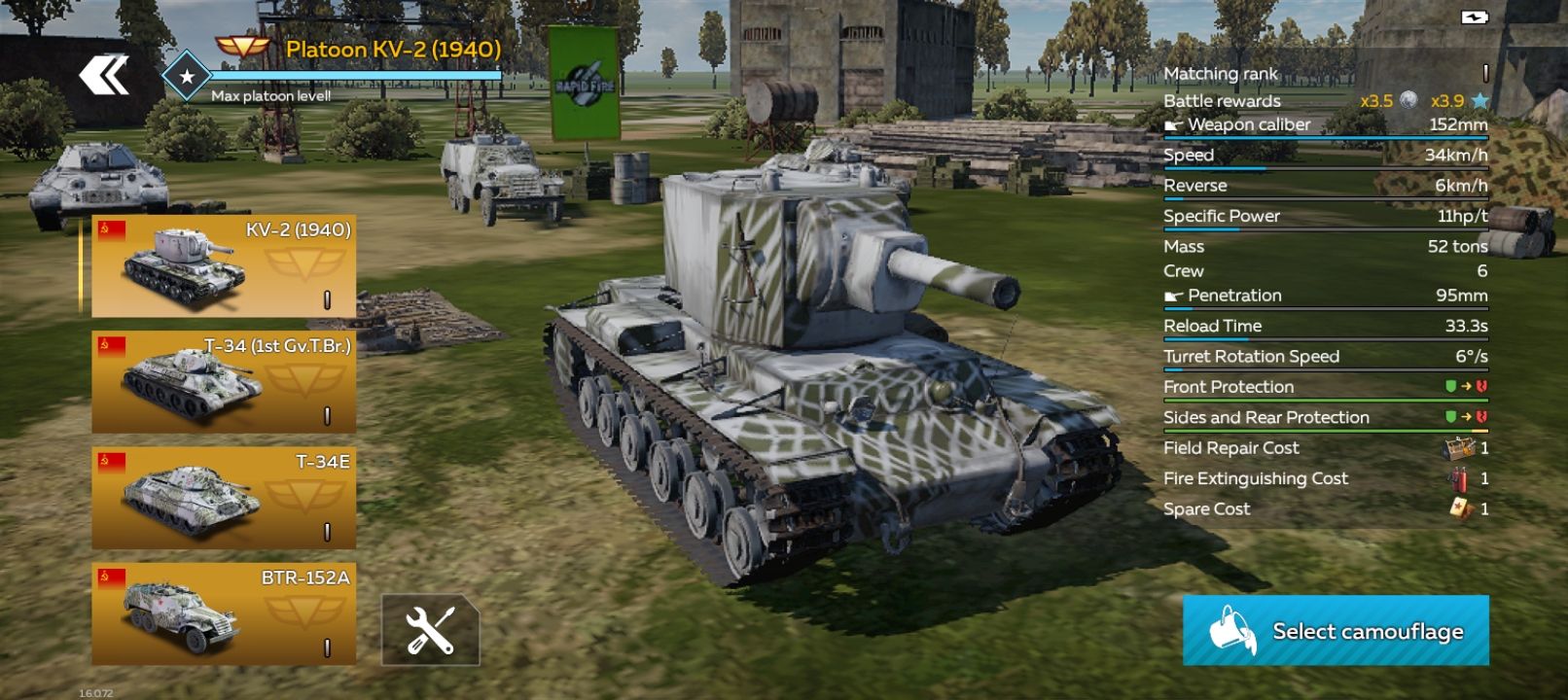Screen dimensions: 1568x700
Task: Select the T-34 (1st Gv.T.Br.) vehicle
Action: tap(222, 383)
